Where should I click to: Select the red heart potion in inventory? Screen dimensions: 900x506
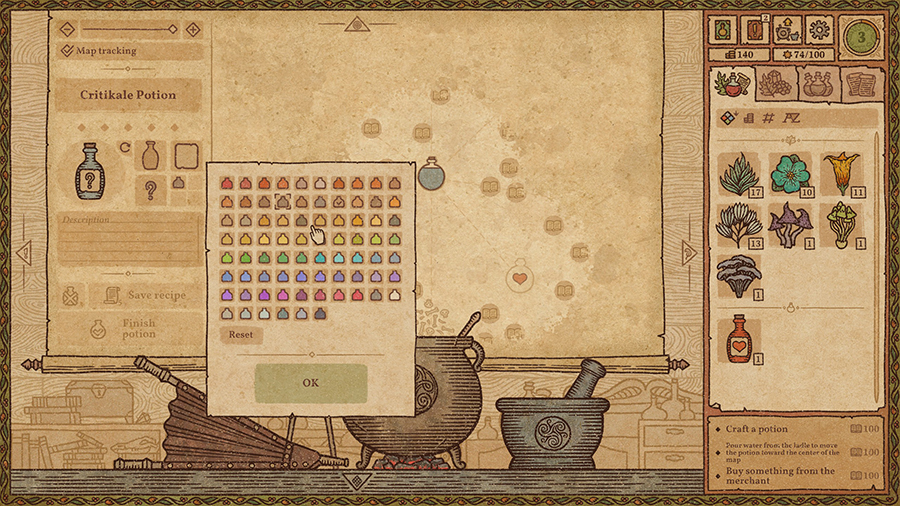tap(738, 339)
